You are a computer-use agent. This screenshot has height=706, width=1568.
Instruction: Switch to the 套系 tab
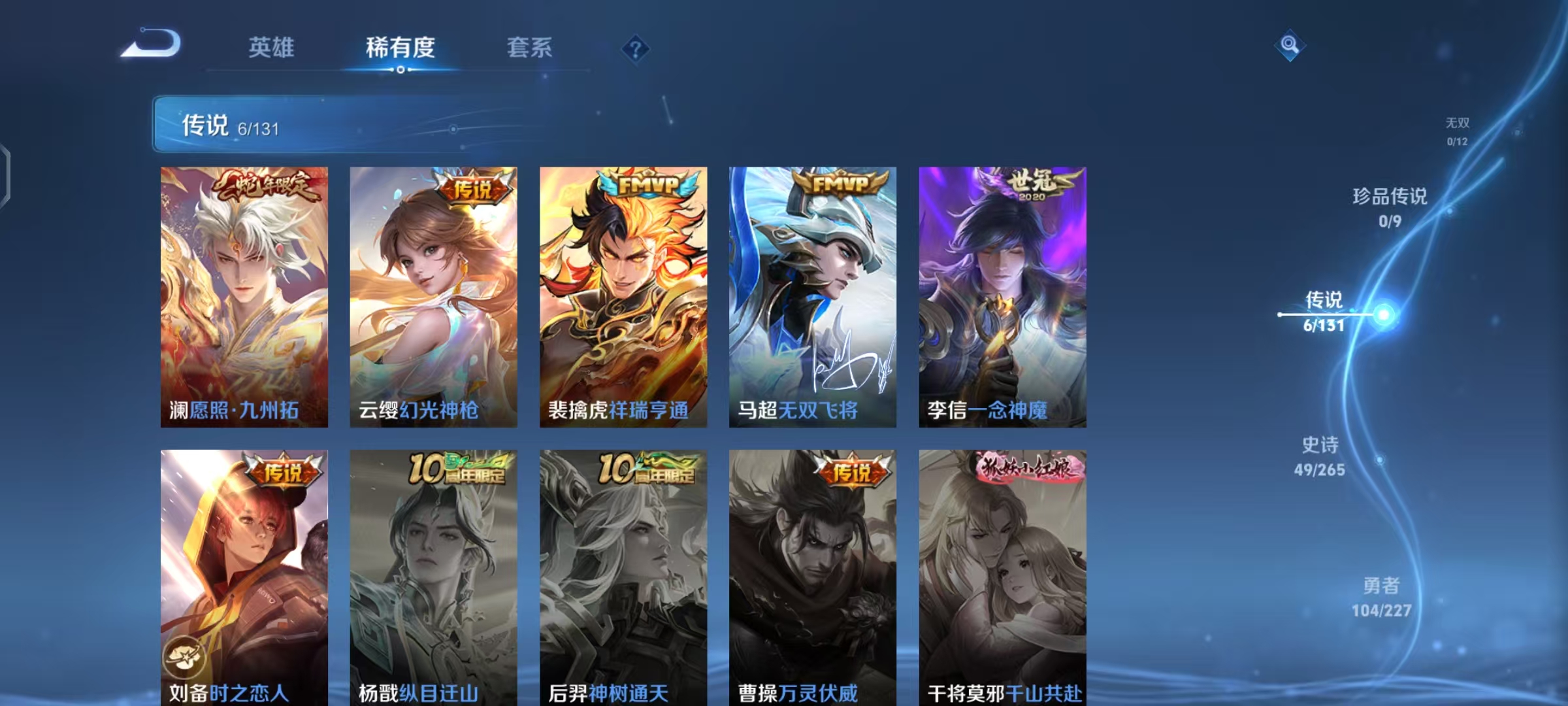click(530, 48)
